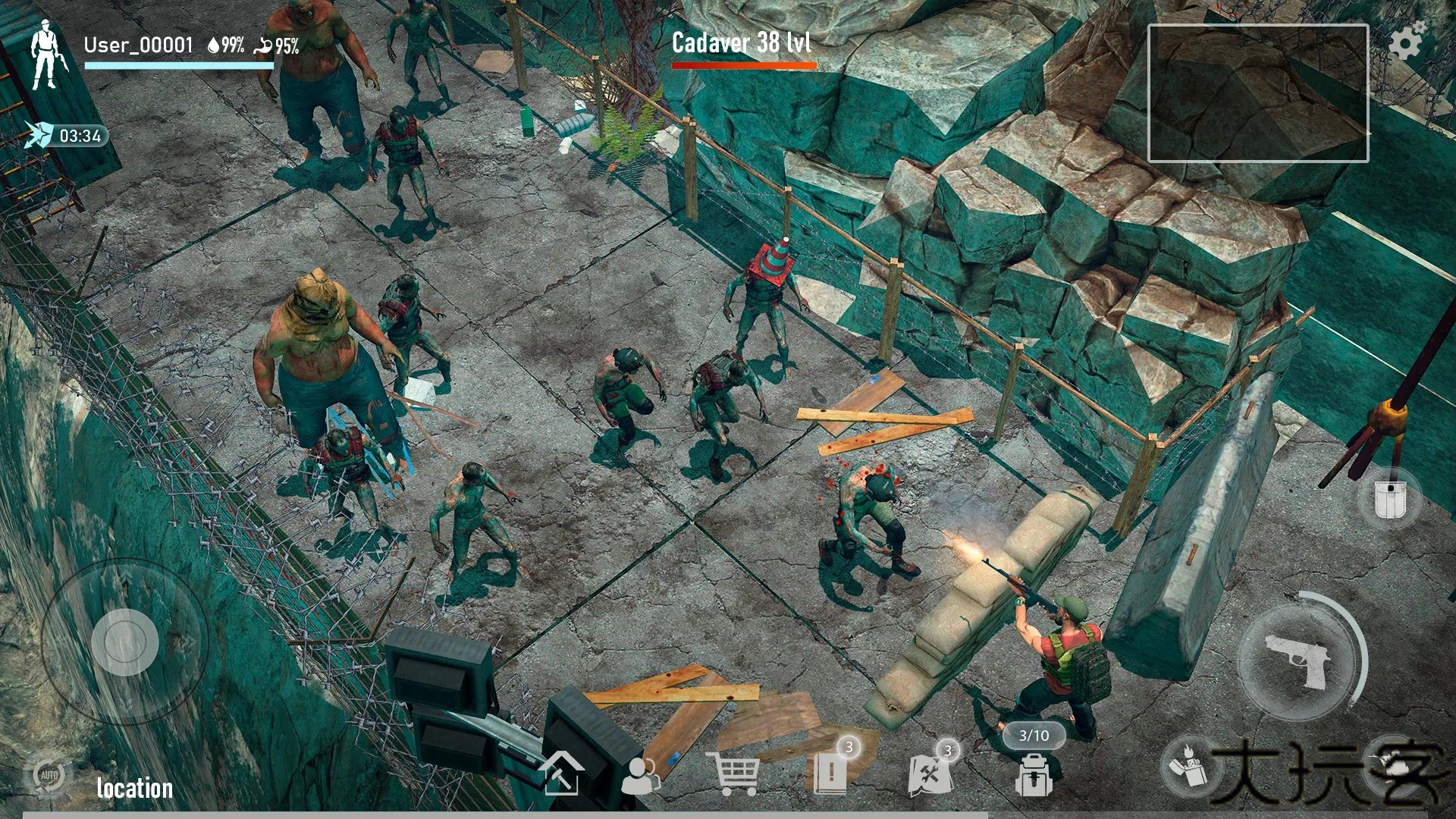This screenshot has height=819, width=1456.
Task: Tap the virtual joystick center knob
Action: pos(124,642)
